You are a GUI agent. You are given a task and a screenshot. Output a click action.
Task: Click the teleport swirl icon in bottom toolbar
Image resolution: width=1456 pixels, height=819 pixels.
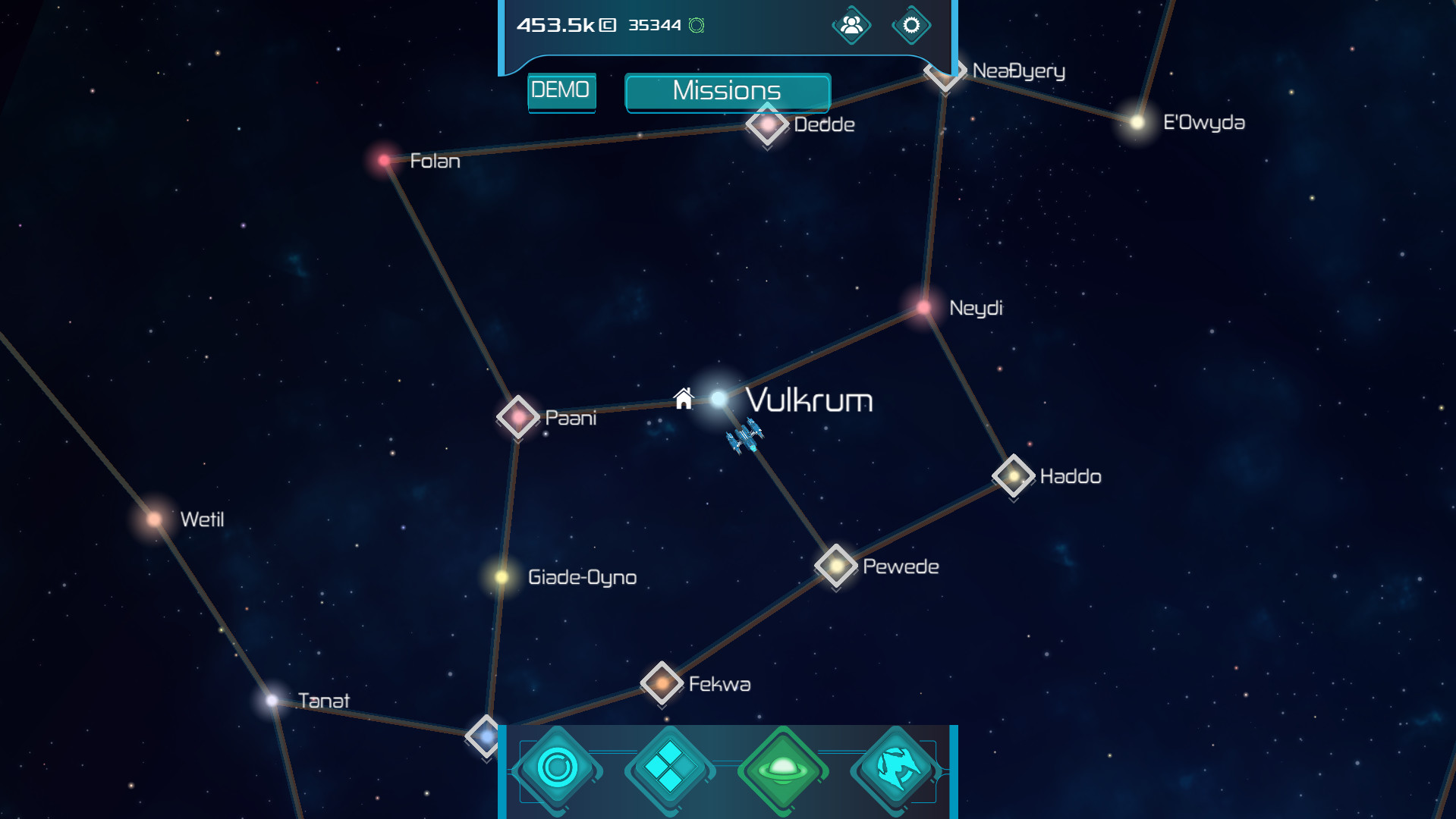click(897, 768)
